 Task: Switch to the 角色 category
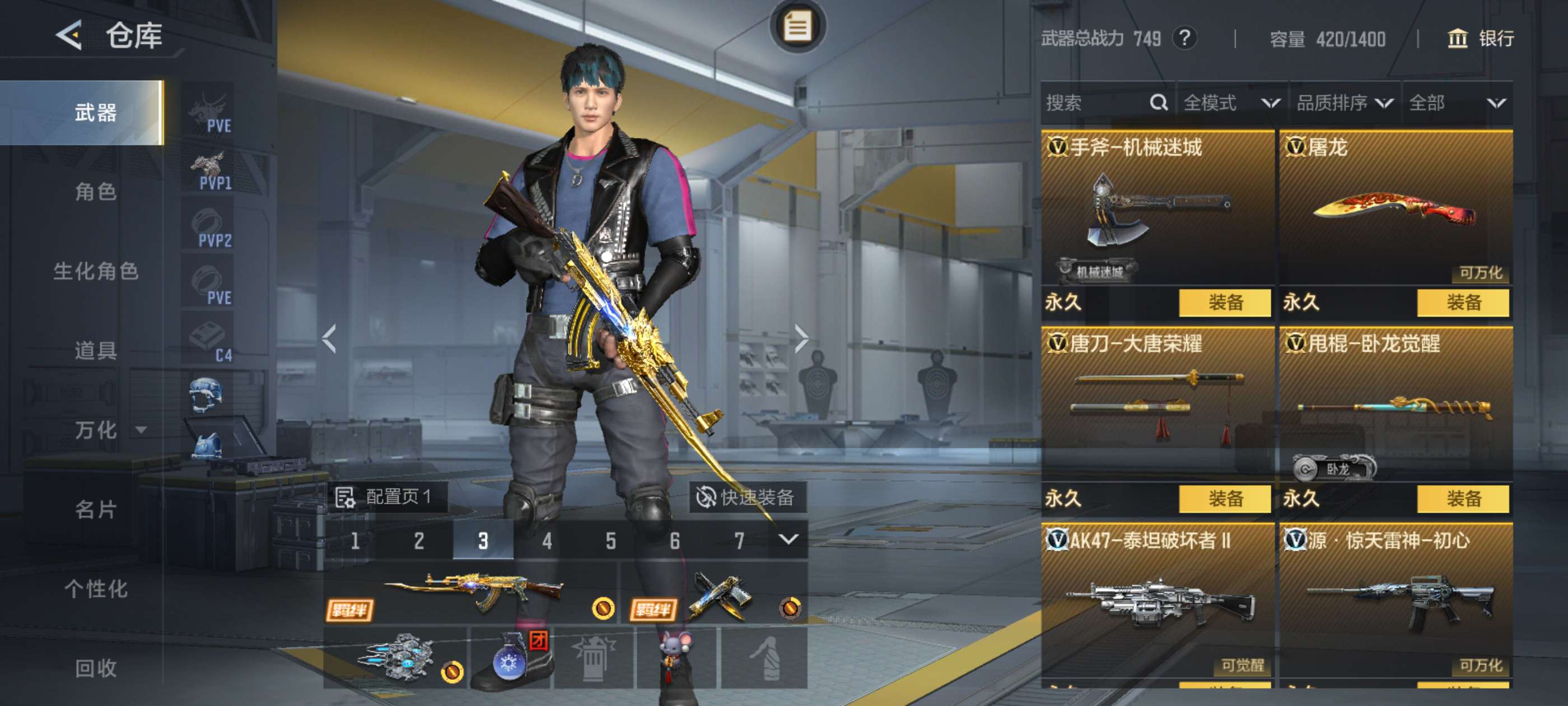click(x=96, y=192)
